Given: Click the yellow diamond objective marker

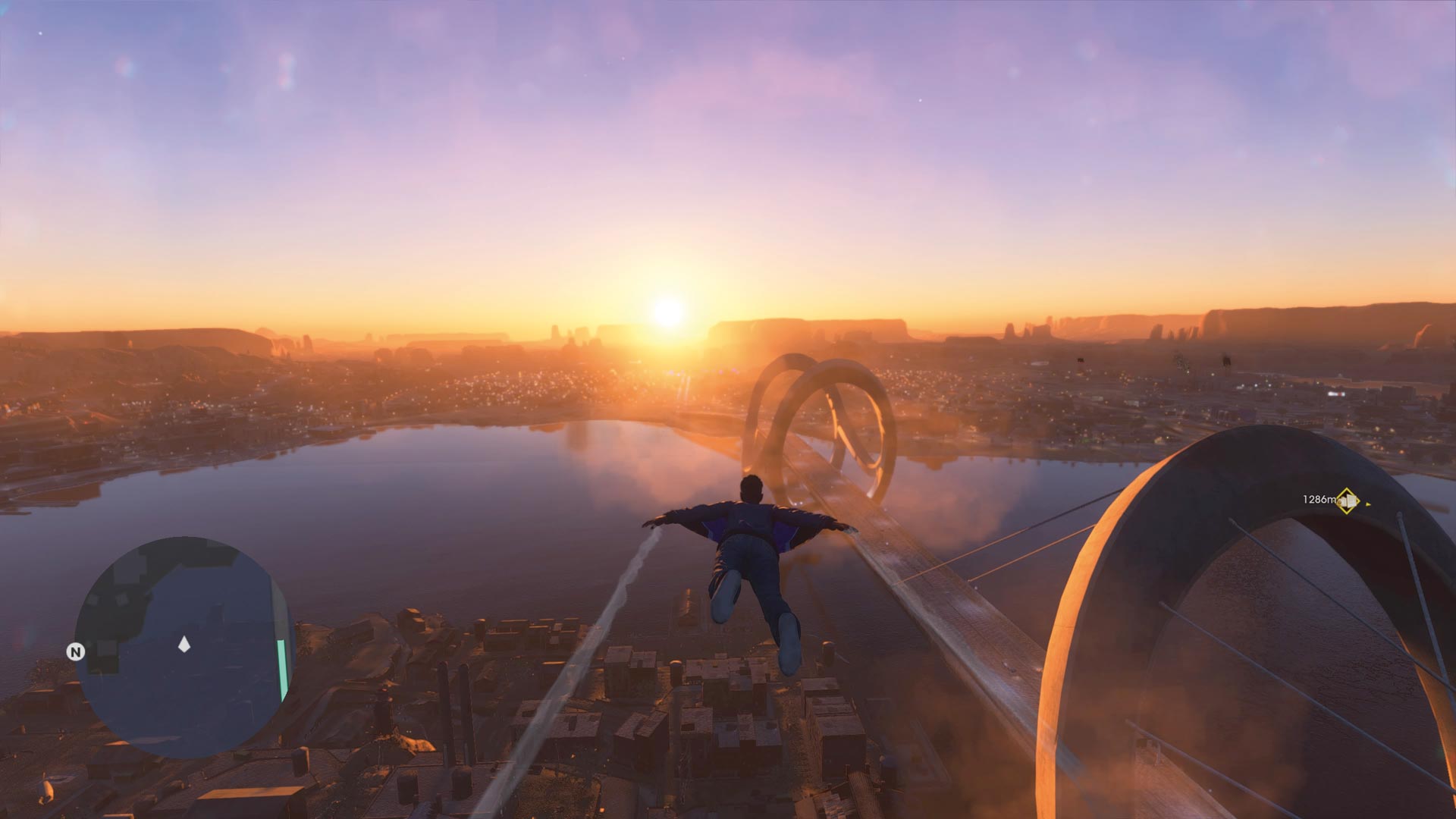Looking at the screenshot, I should point(1347,500).
